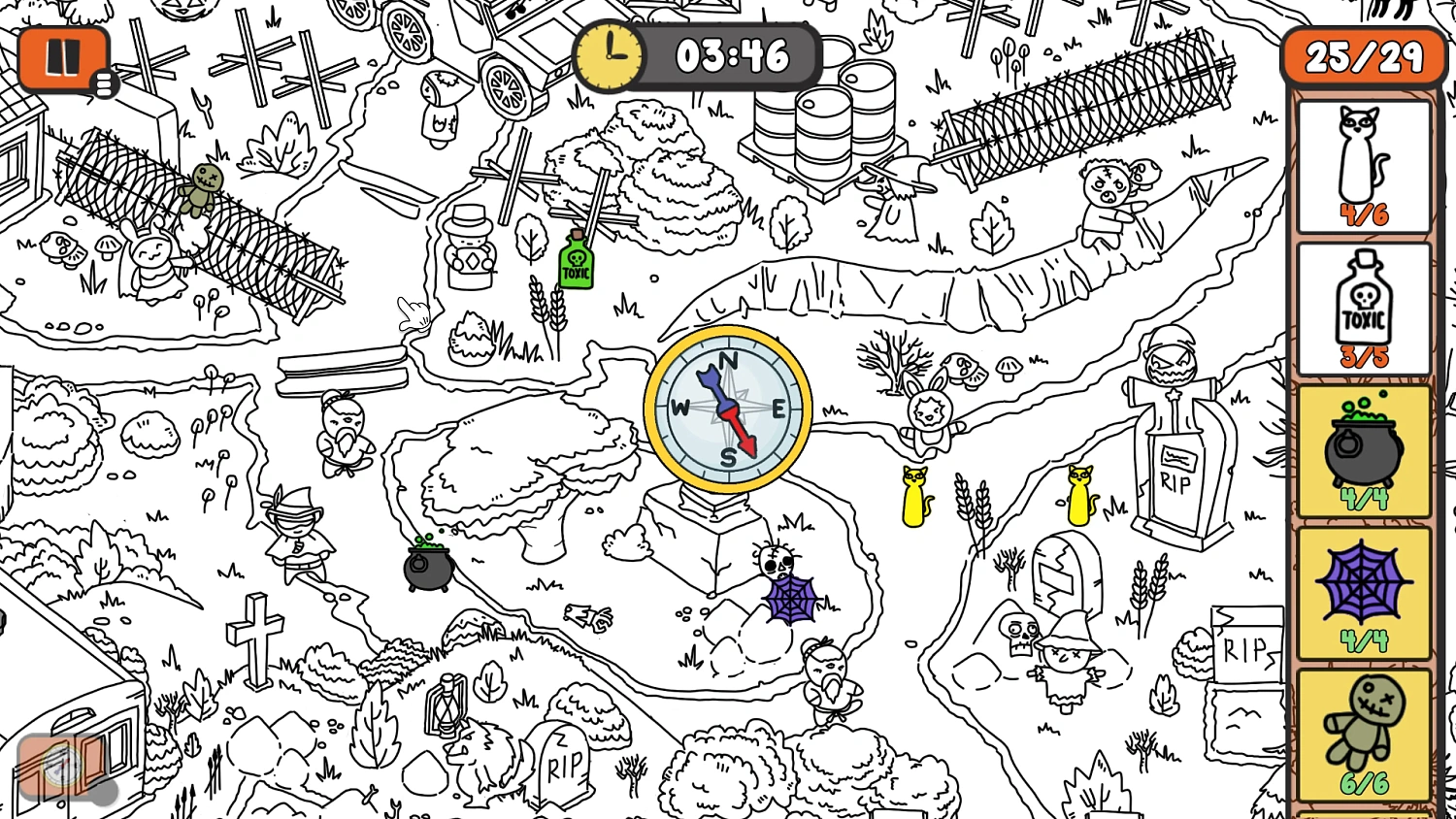Click the compass in the center of the map
The width and height of the screenshot is (1456, 819).
pyautogui.click(x=727, y=409)
